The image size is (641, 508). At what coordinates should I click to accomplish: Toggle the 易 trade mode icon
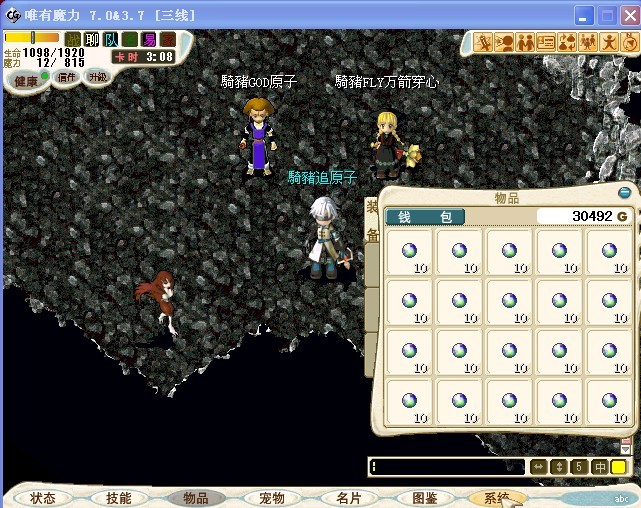pyautogui.click(x=149, y=39)
